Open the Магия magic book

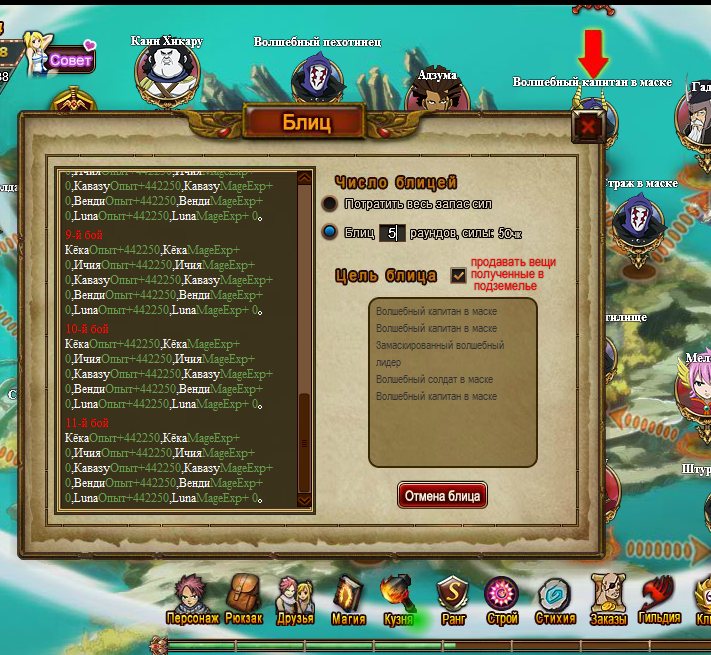click(x=347, y=600)
